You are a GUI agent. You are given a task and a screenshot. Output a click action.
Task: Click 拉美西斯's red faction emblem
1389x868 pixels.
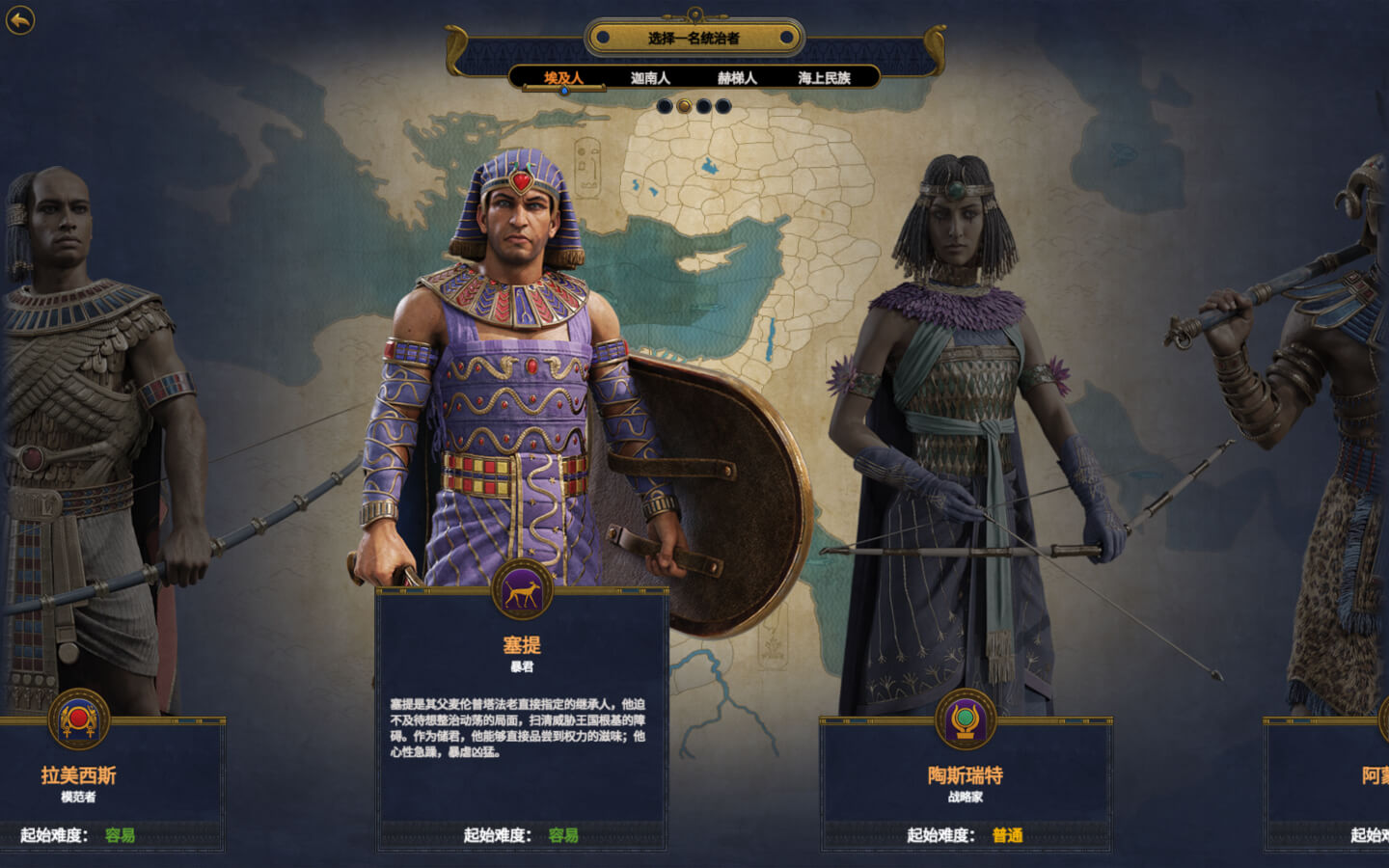pyautogui.click(x=79, y=719)
